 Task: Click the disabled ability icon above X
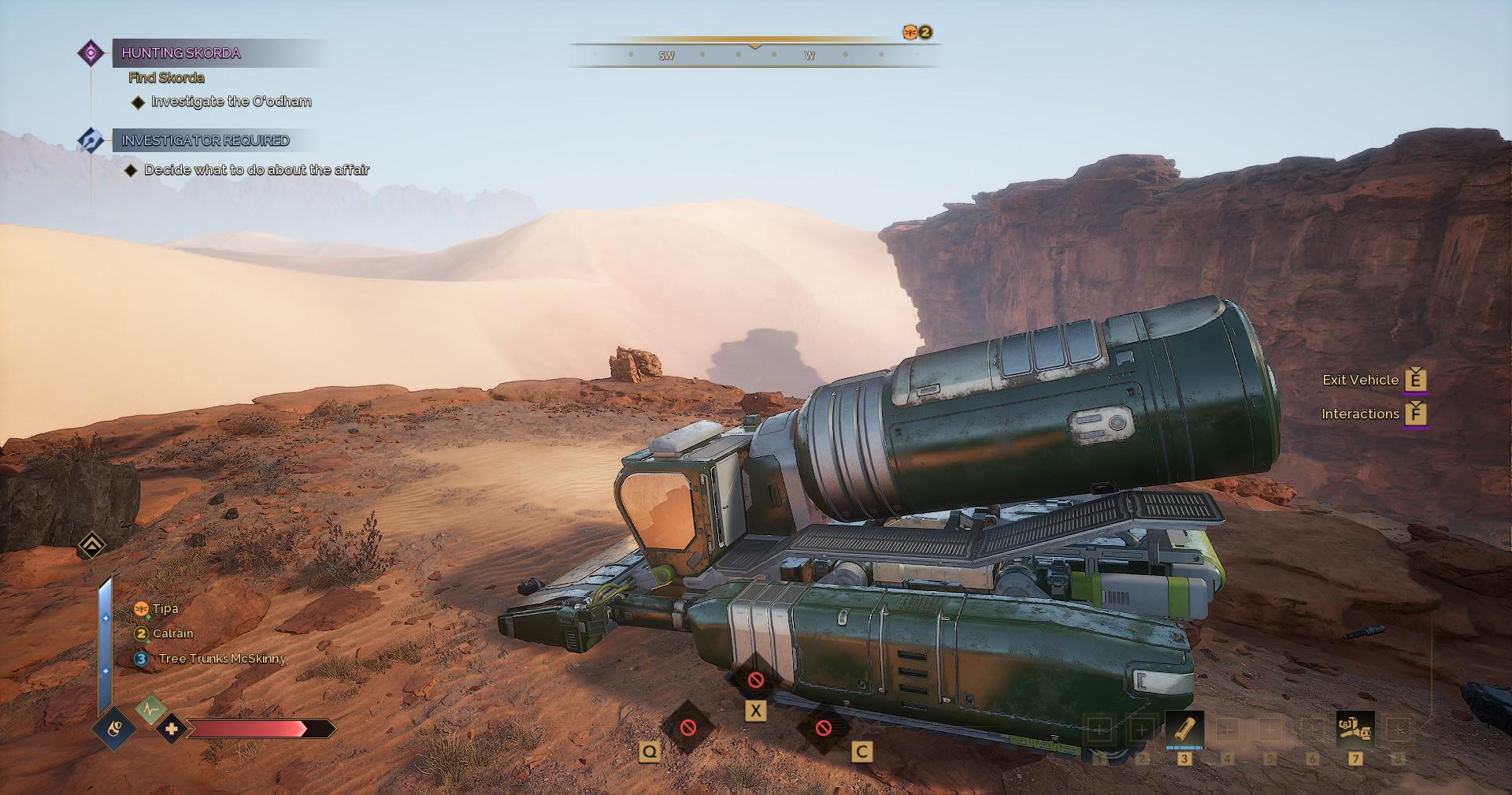click(755, 679)
